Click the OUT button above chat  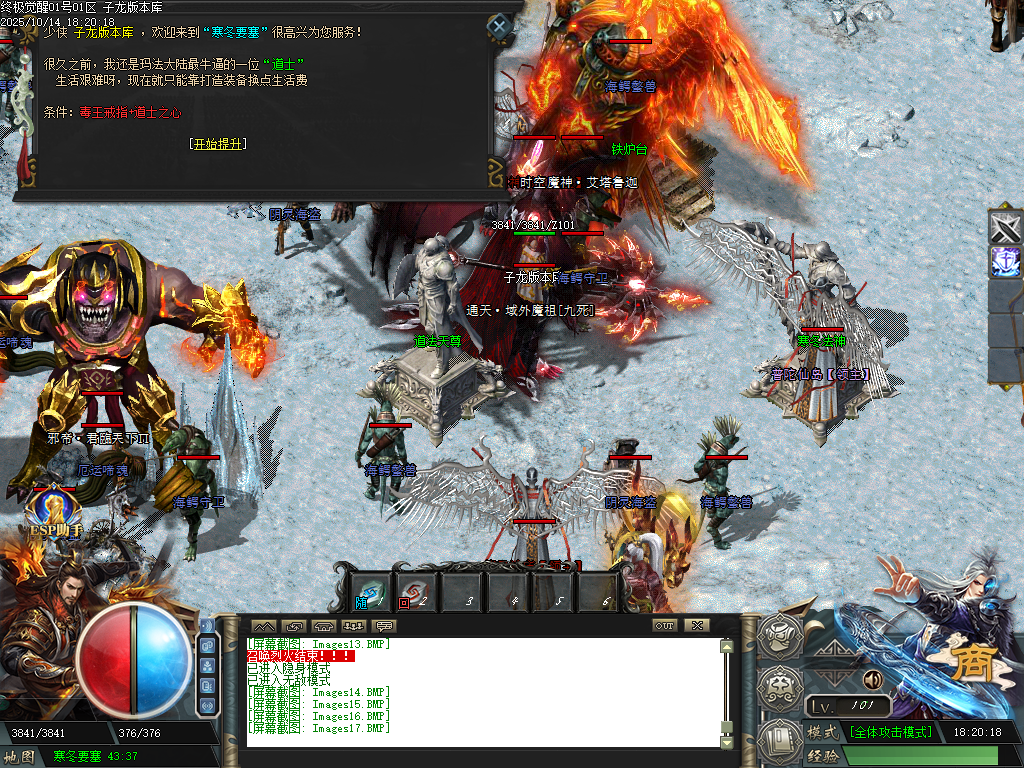[665, 625]
